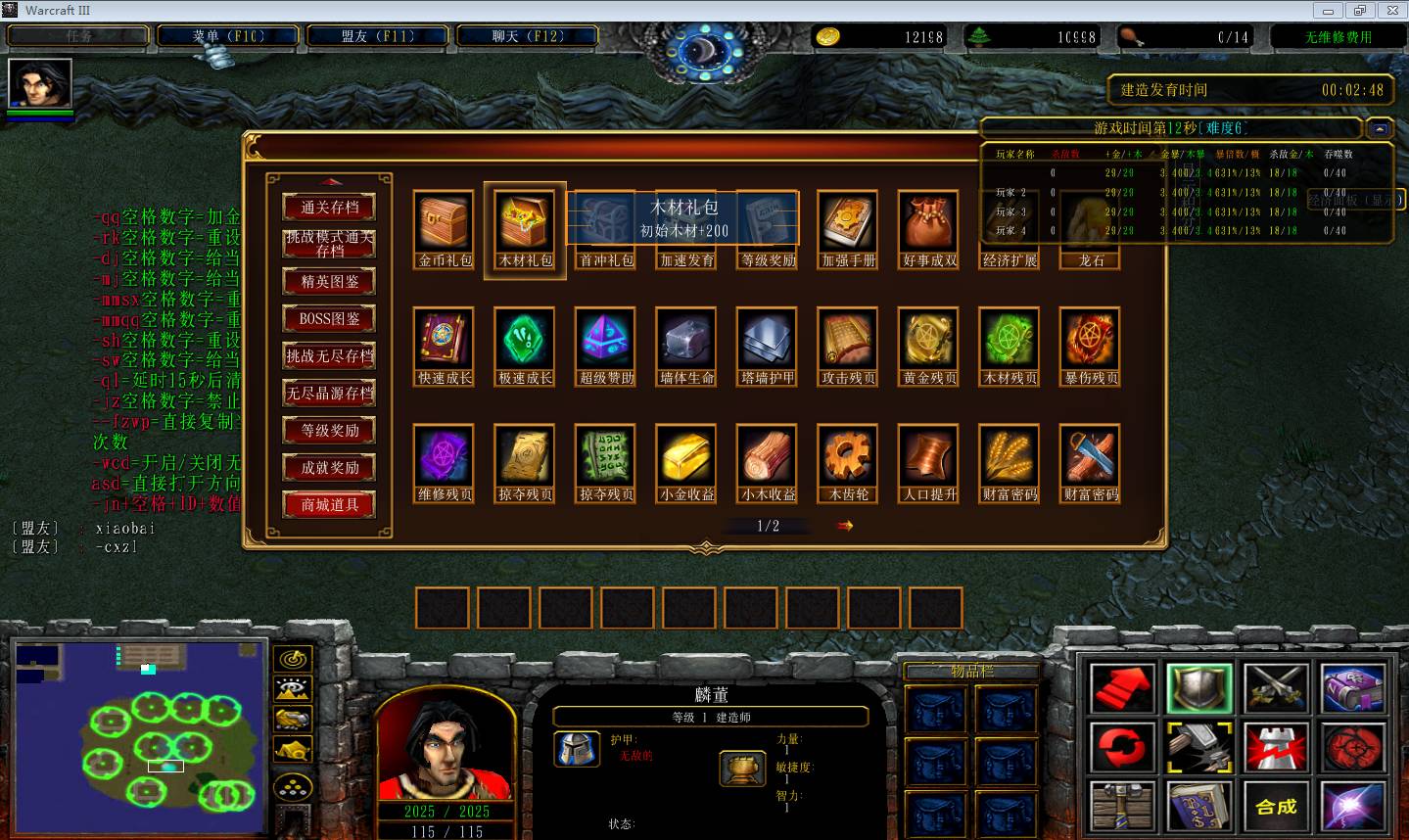This screenshot has width=1409, height=840.
Task: Select the 小金收益 gold bar icon
Action: pos(686,456)
